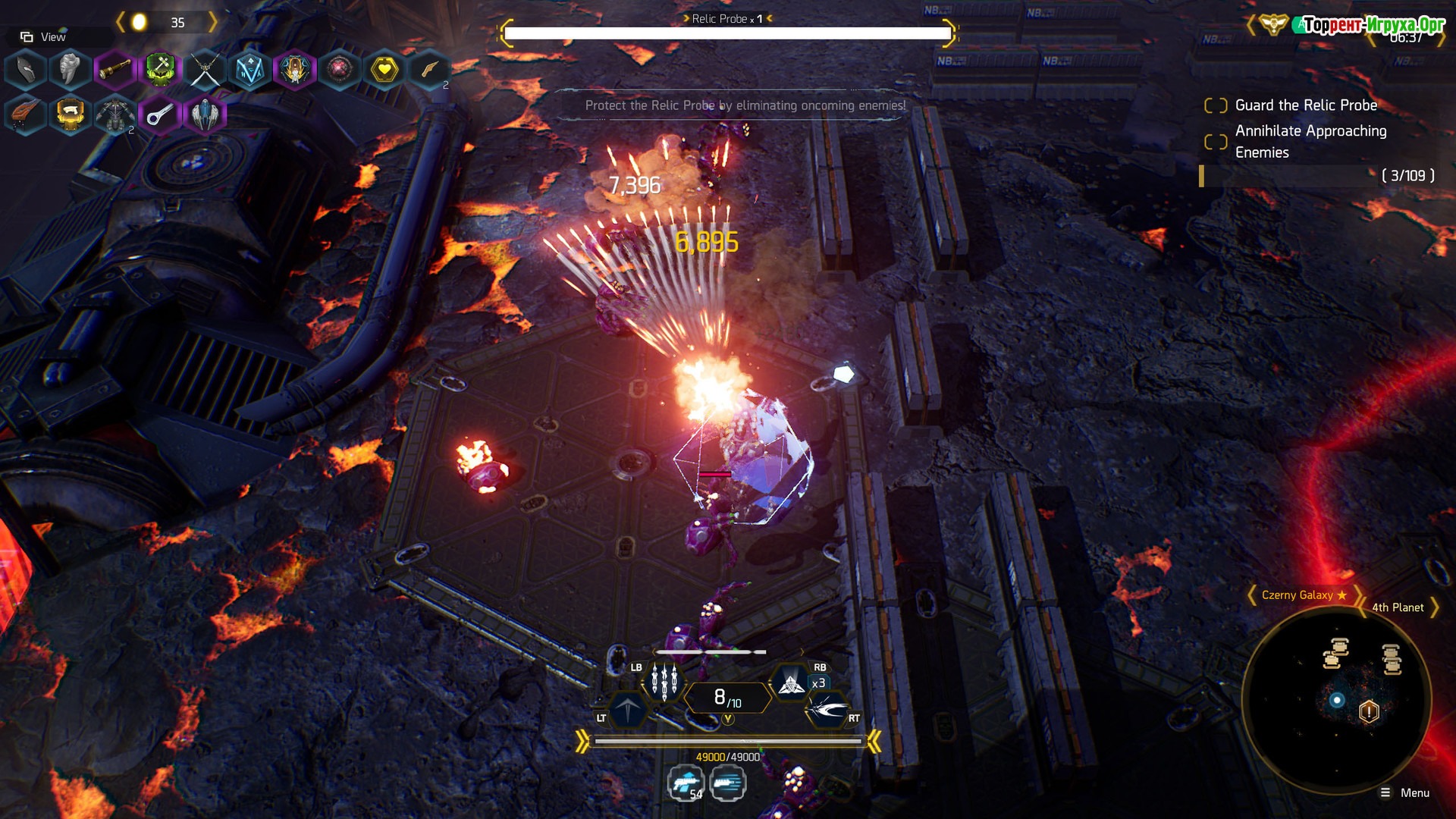Screen dimensions: 1456x819
Task: Activate the upward arrow ability
Action: [628, 711]
